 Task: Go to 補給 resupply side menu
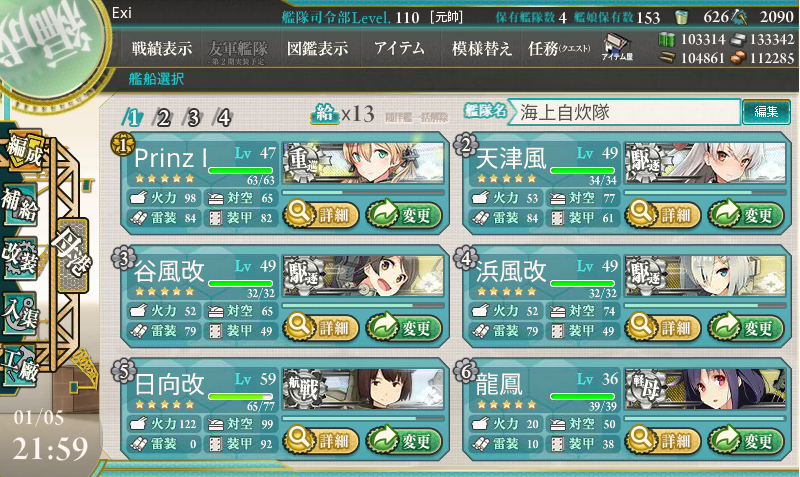click(x=22, y=199)
